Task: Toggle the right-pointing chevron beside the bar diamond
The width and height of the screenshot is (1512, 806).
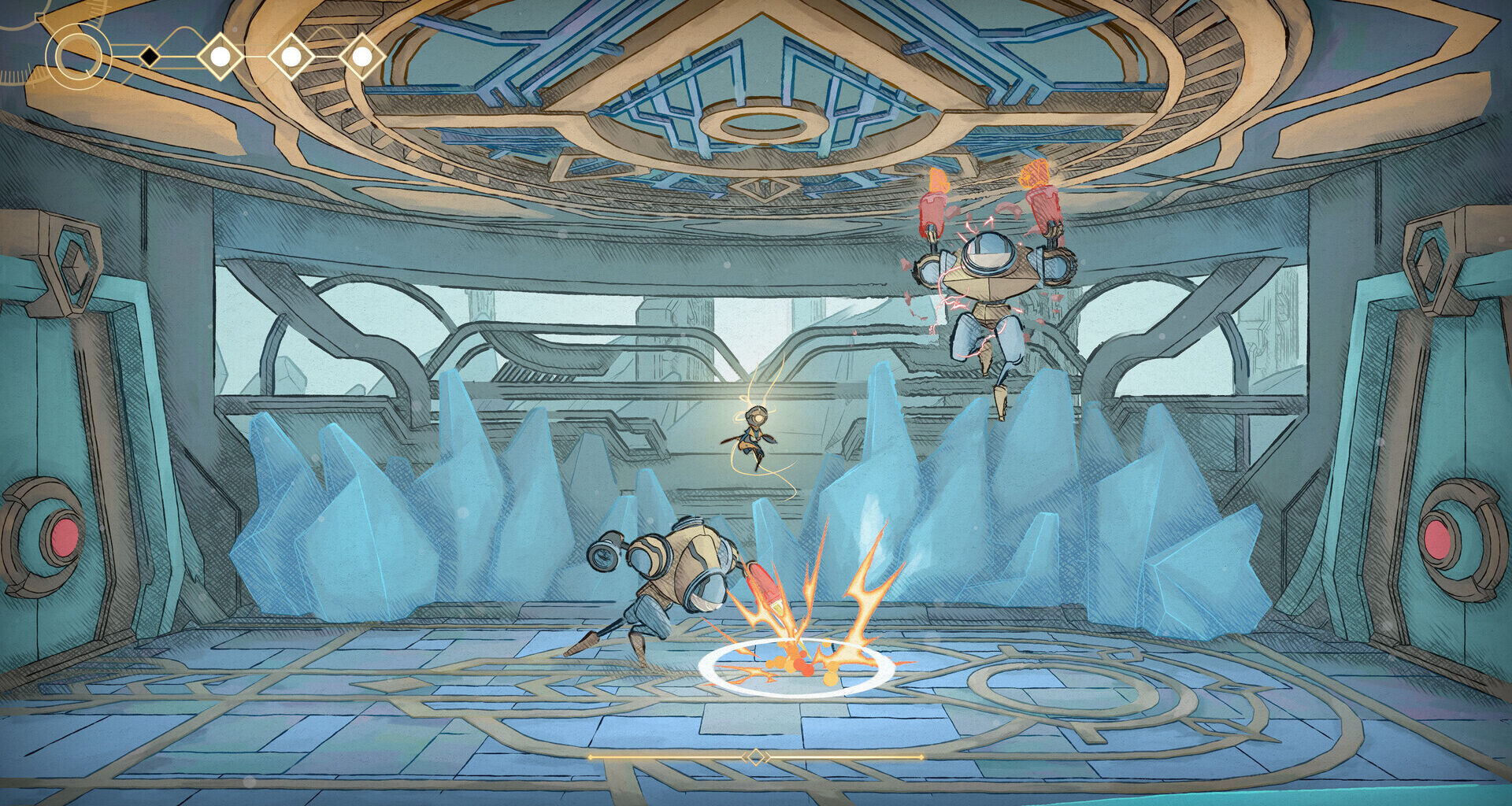Action: [769, 756]
